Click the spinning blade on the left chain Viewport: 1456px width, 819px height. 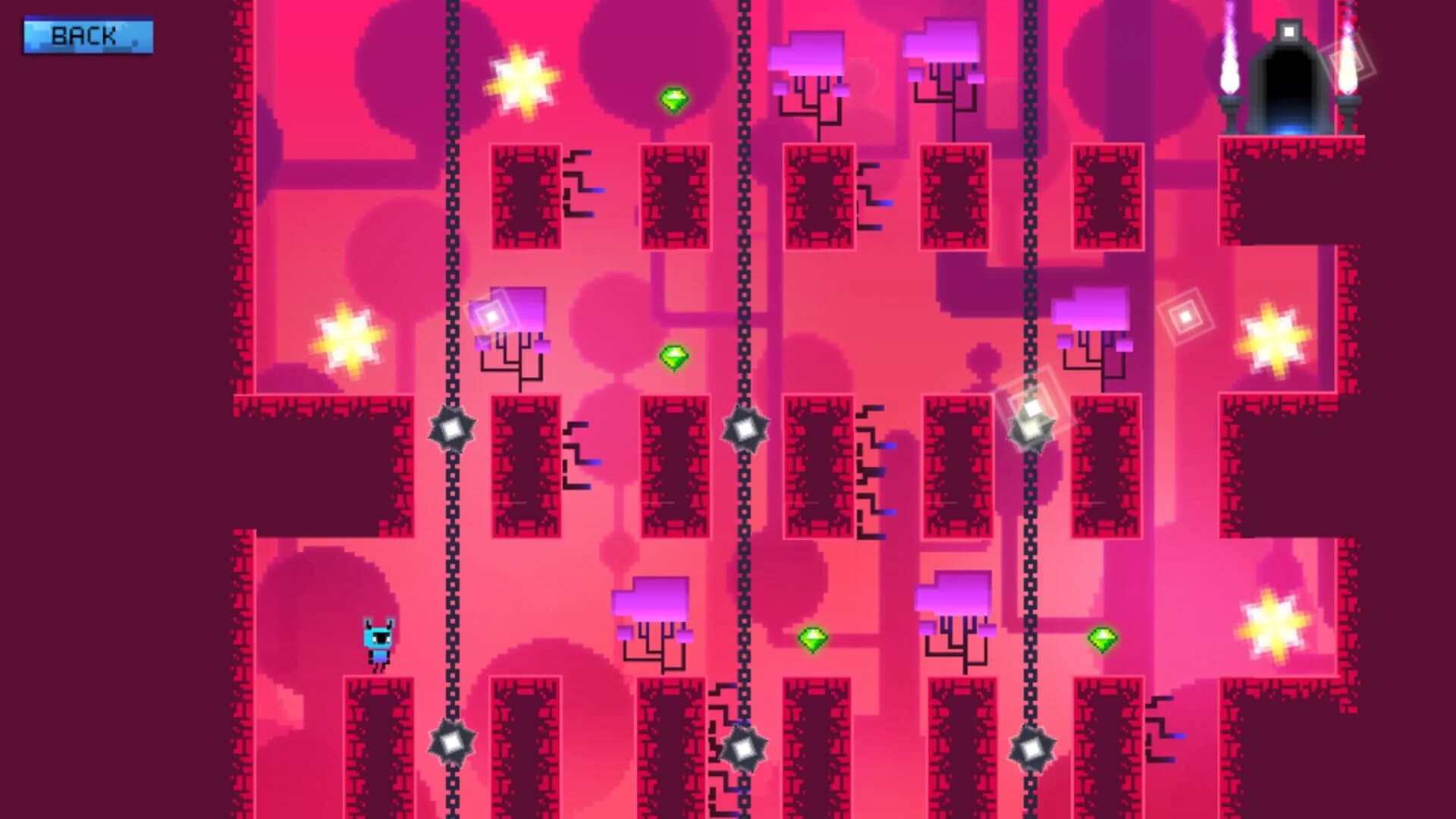coord(450,428)
